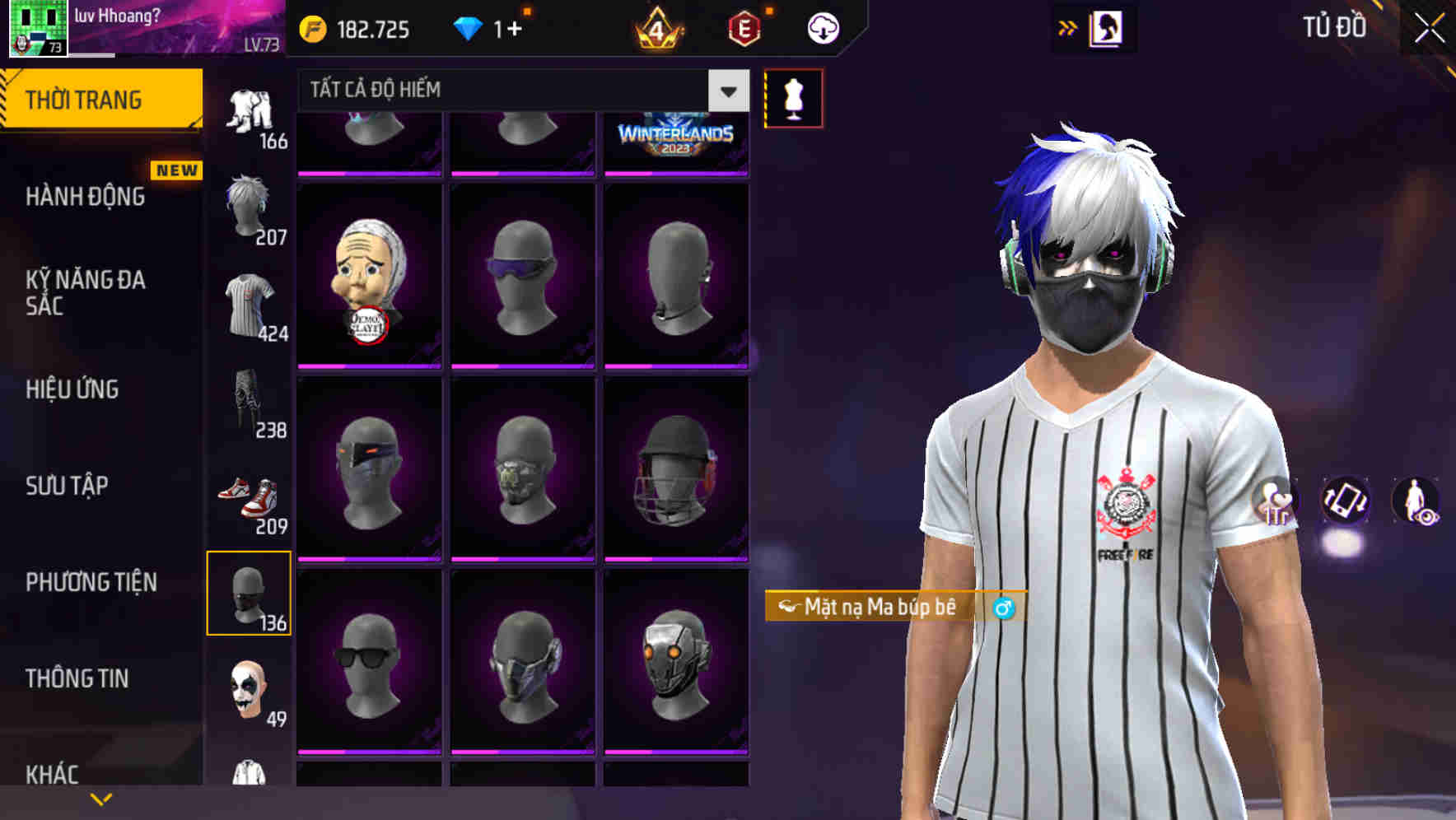Open the THÔNG TIN section
The height and width of the screenshot is (820, 1456).
point(75,678)
